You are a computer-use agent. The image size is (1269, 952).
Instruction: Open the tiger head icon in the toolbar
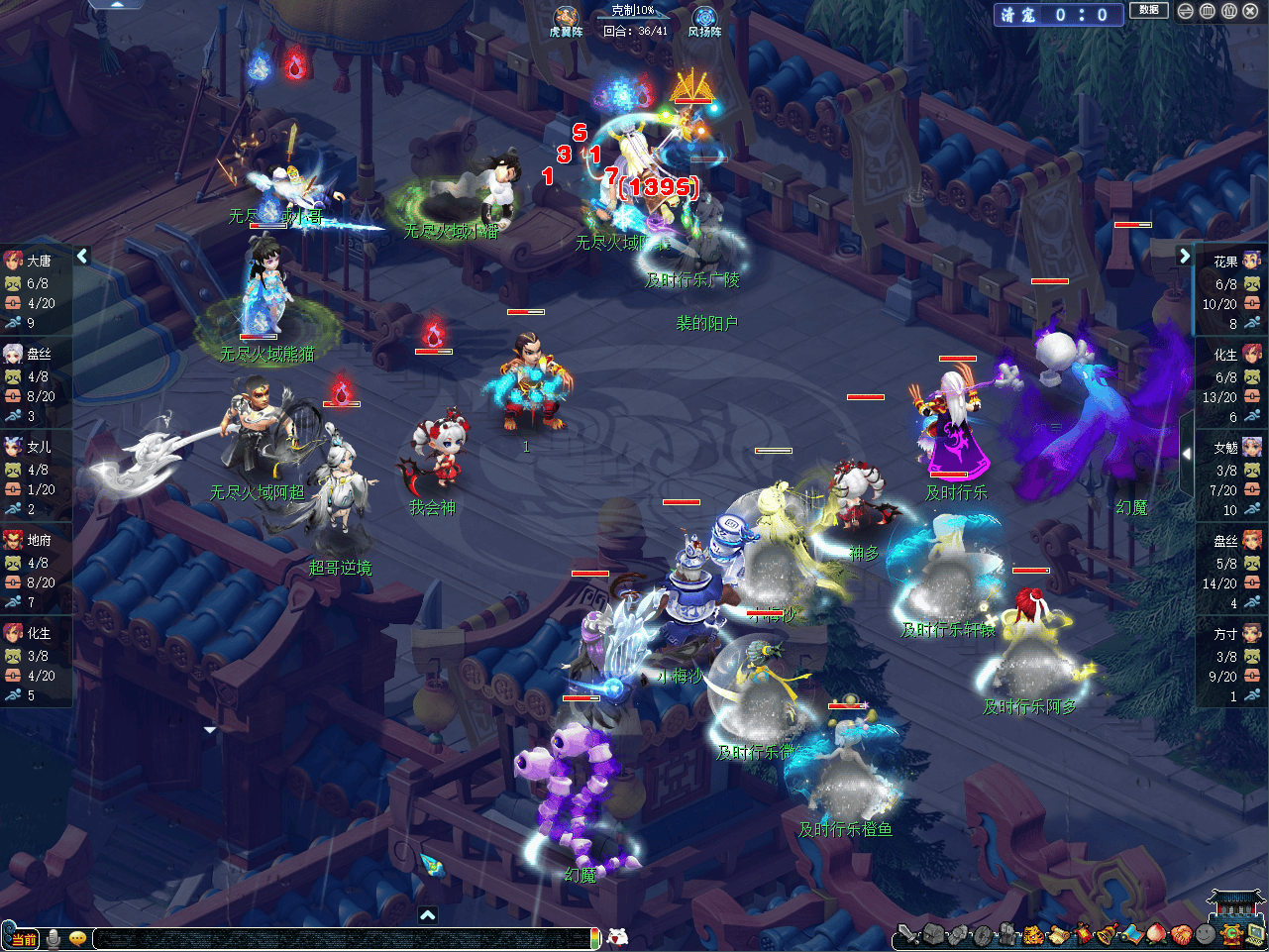pos(1033,933)
